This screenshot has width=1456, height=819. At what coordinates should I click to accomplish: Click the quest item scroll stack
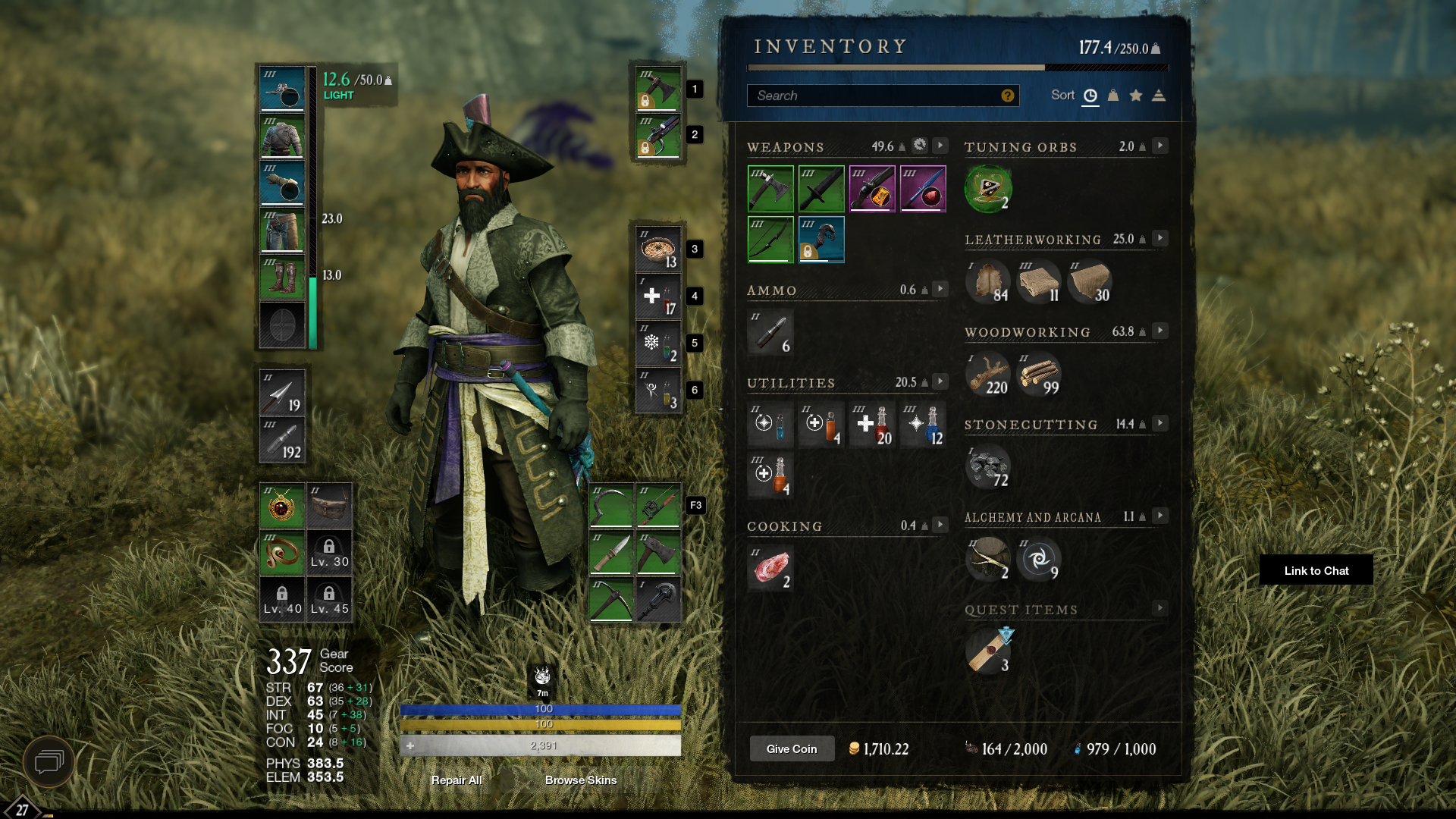click(987, 651)
